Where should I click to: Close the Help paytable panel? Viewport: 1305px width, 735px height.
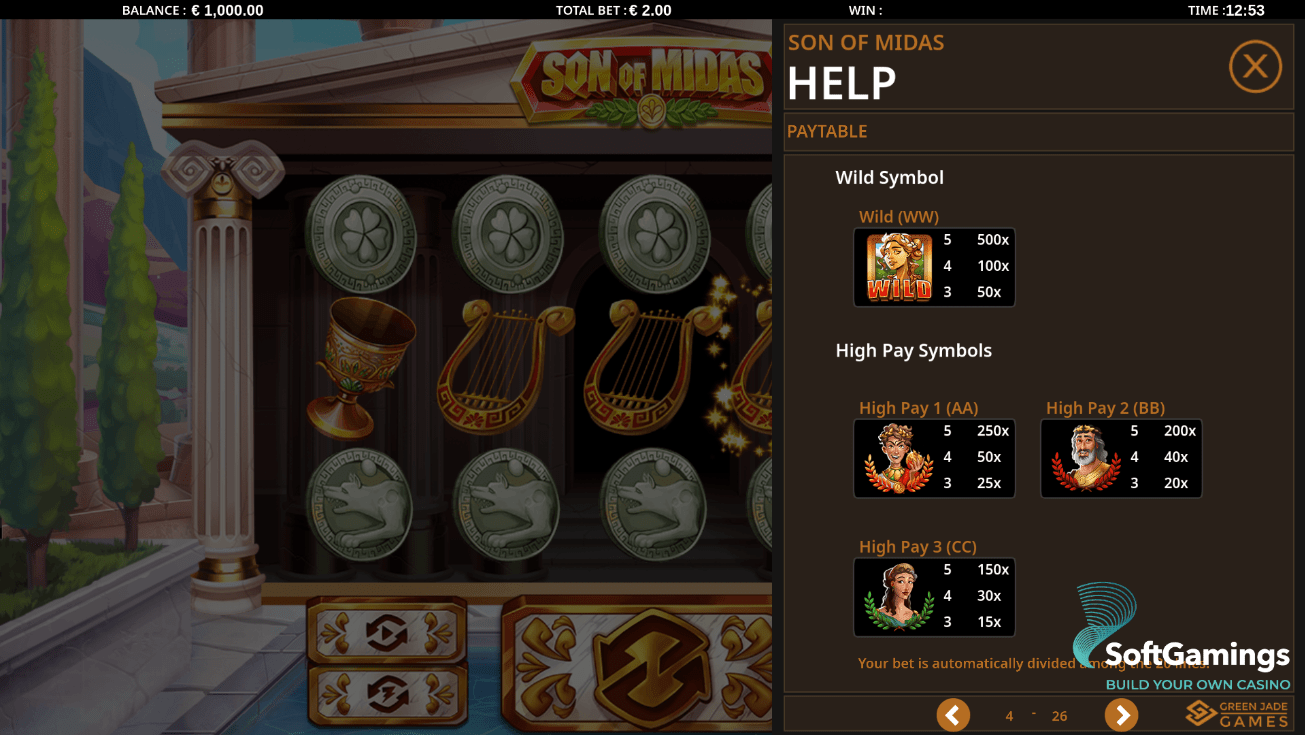pos(1255,67)
